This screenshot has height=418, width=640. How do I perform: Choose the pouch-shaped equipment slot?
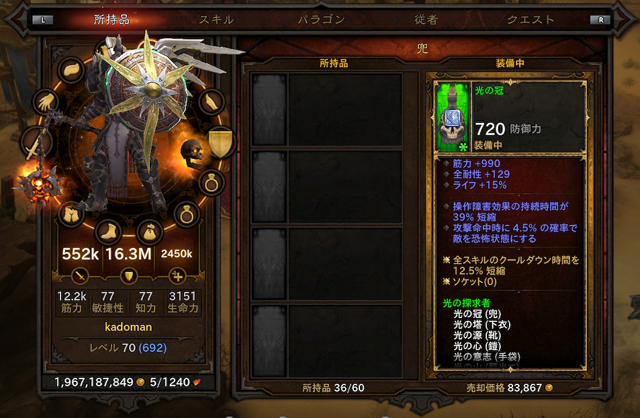[x=148, y=229]
